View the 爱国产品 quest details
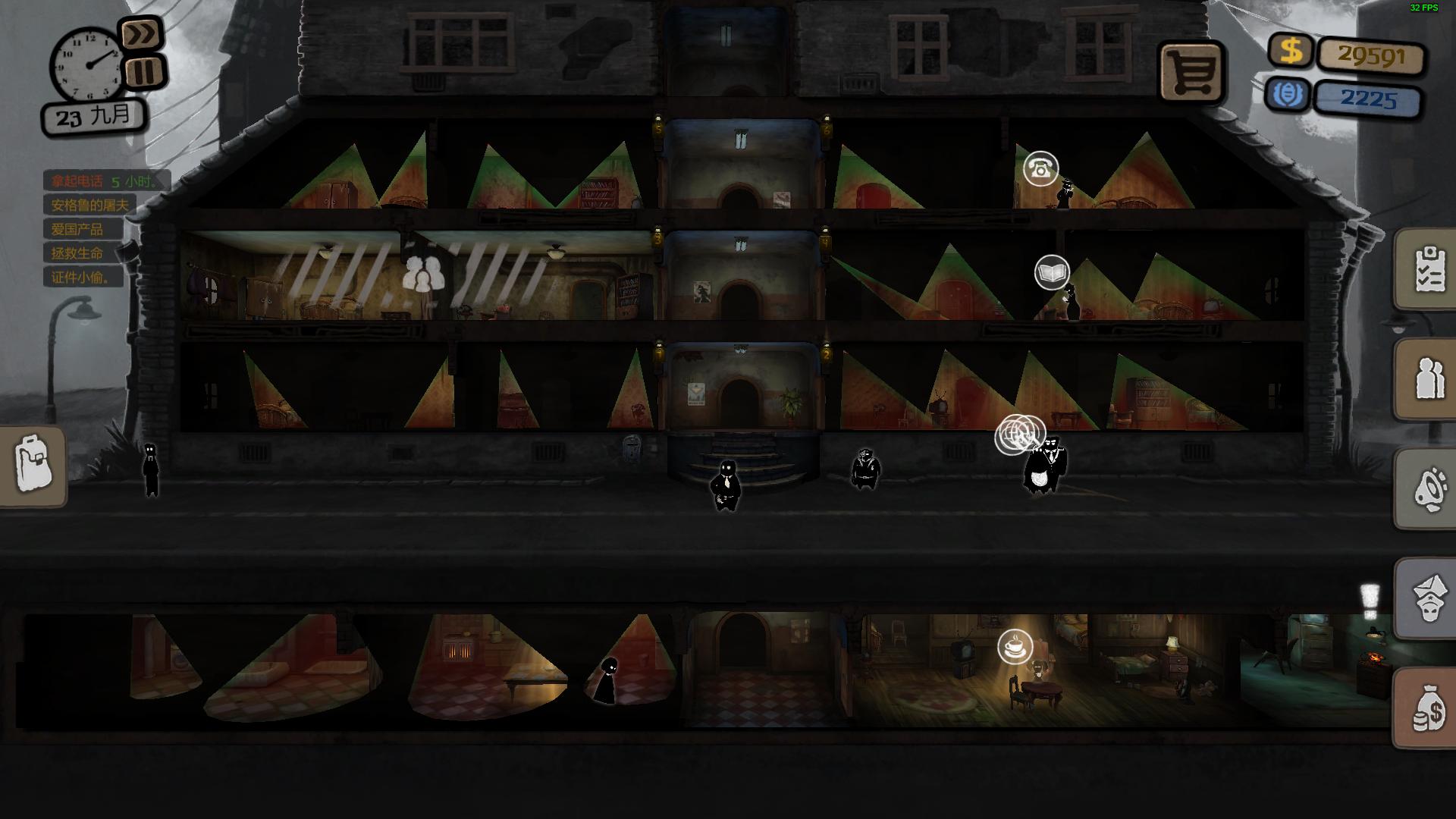The height and width of the screenshot is (819, 1456). point(77,229)
